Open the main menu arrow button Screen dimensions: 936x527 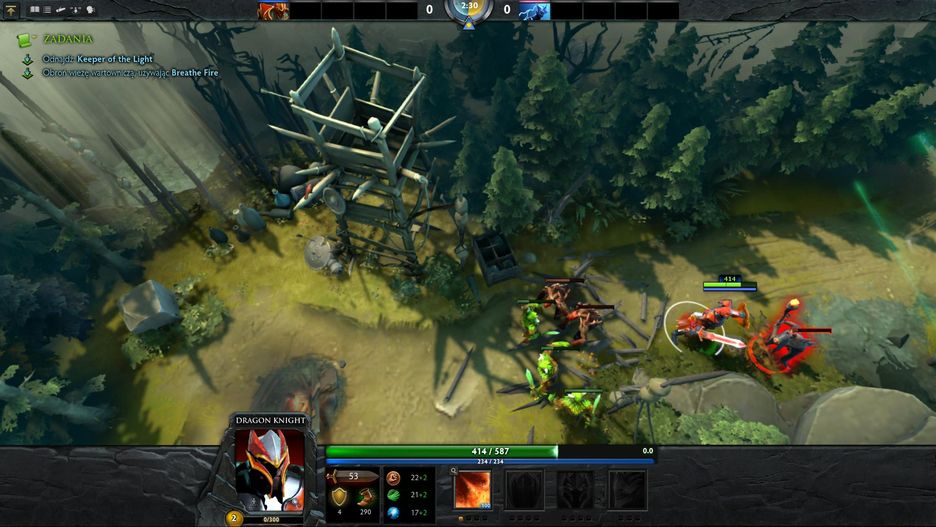tap(11, 9)
